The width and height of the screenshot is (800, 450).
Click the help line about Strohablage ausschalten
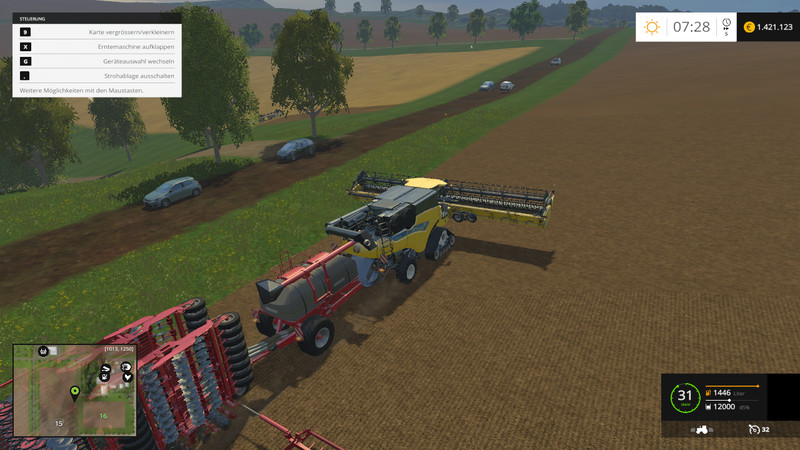[x=97, y=76]
